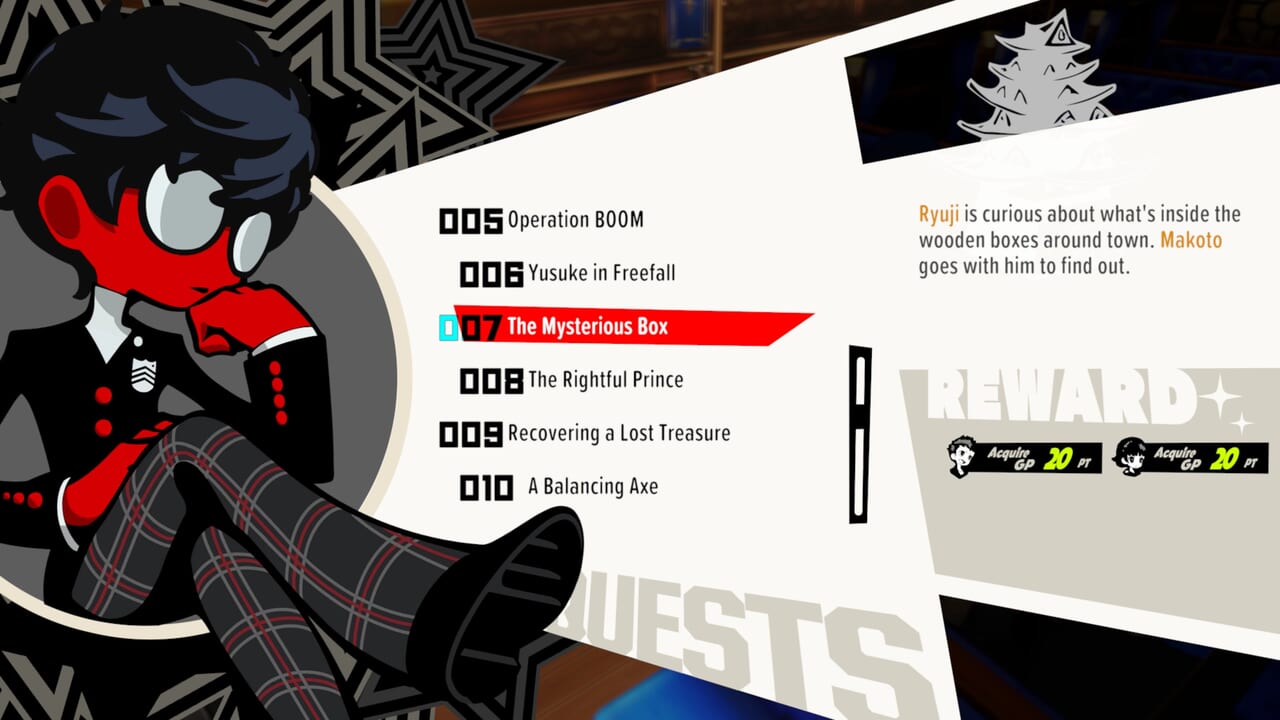Select the Yusuke in Freefall quest
This screenshot has height=720, width=1280.
(x=600, y=271)
